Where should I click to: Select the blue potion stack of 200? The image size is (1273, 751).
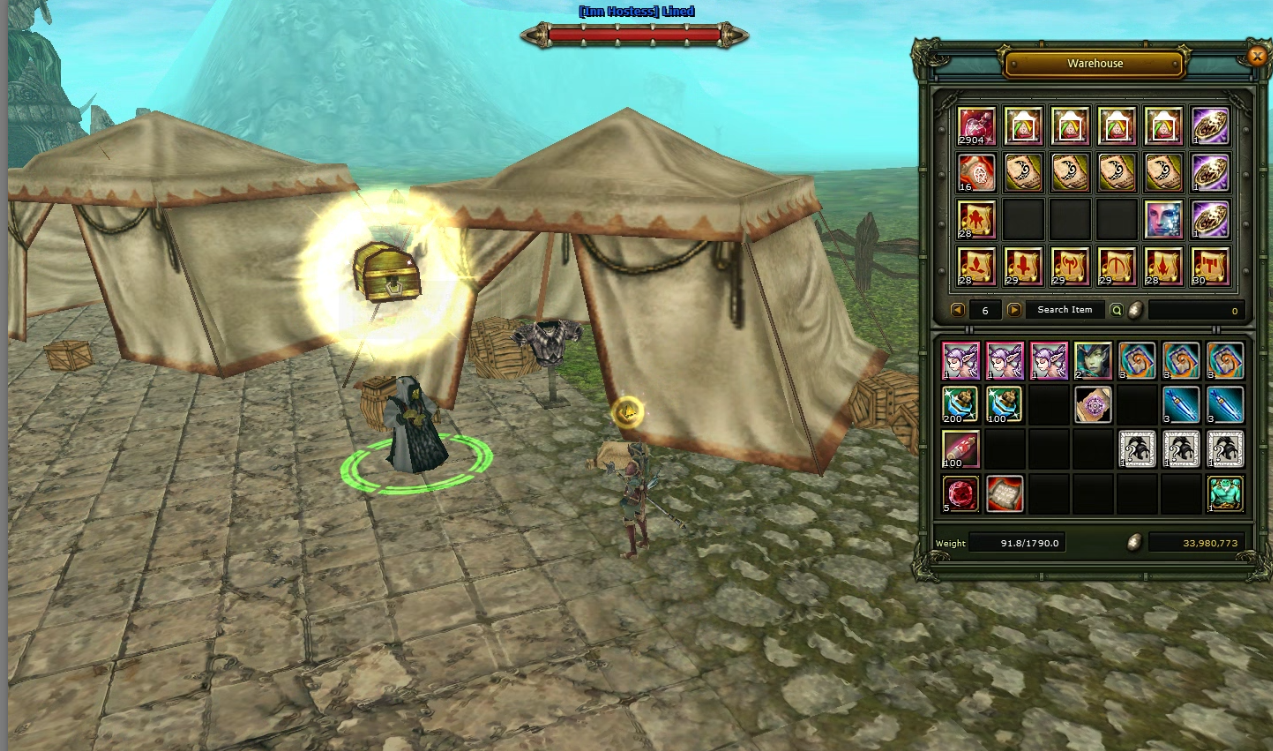961,405
